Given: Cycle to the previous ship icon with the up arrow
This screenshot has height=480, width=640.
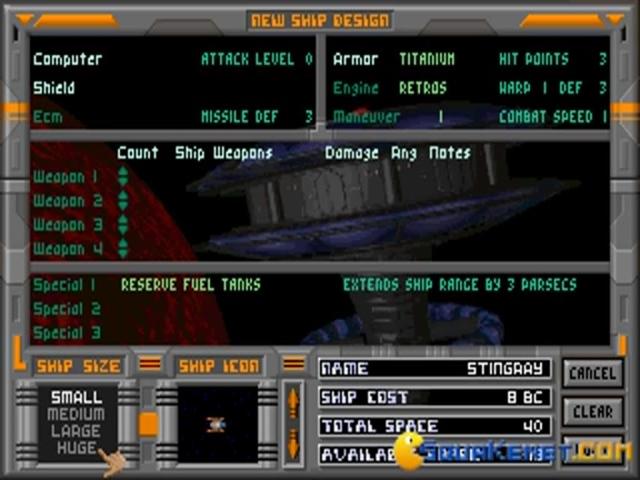Looking at the screenshot, I should point(293,398).
